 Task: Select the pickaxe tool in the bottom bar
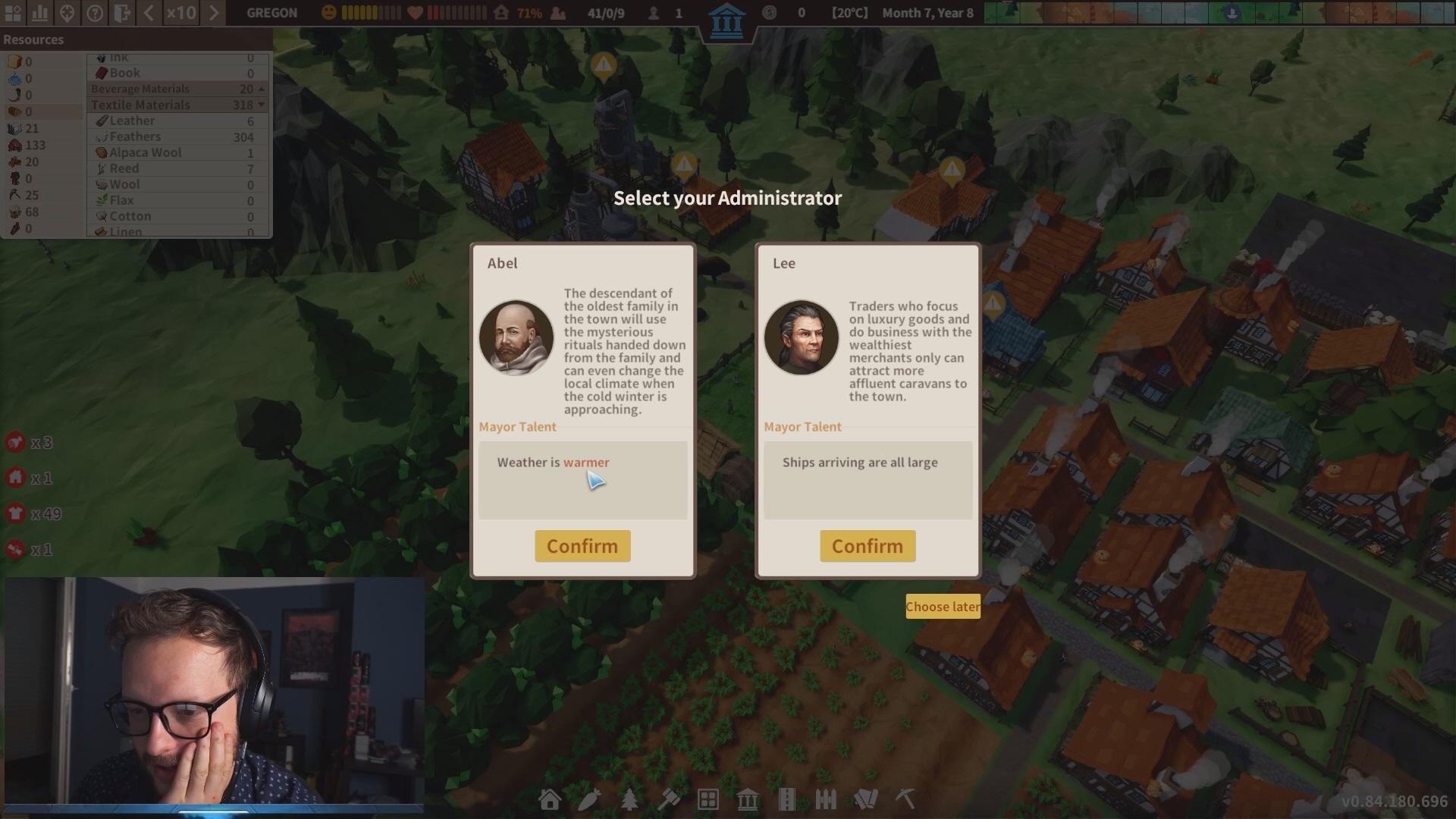pyautogui.click(x=905, y=799)
